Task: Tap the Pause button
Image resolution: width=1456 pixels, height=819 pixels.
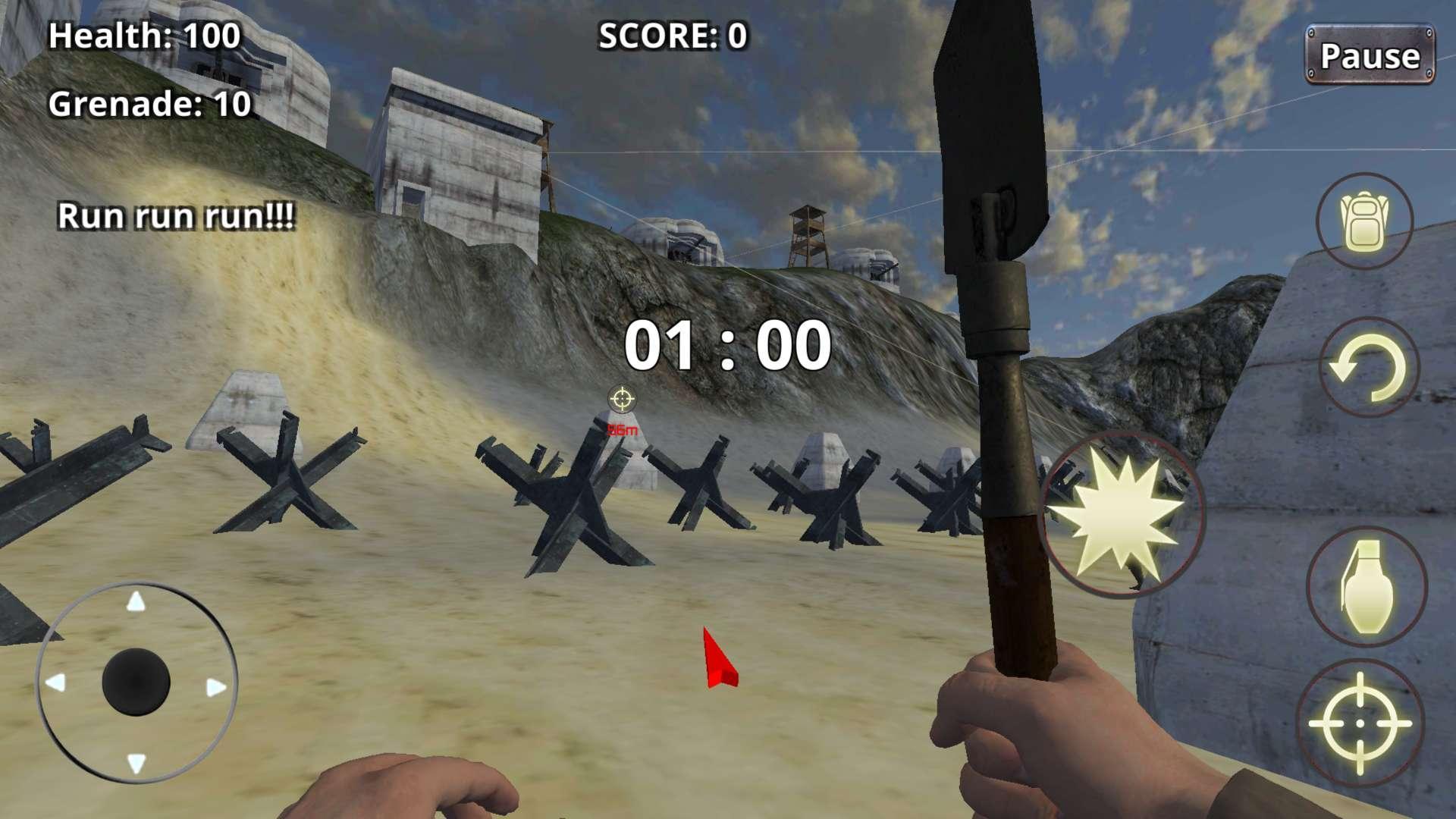Action: click(1370, 55)
